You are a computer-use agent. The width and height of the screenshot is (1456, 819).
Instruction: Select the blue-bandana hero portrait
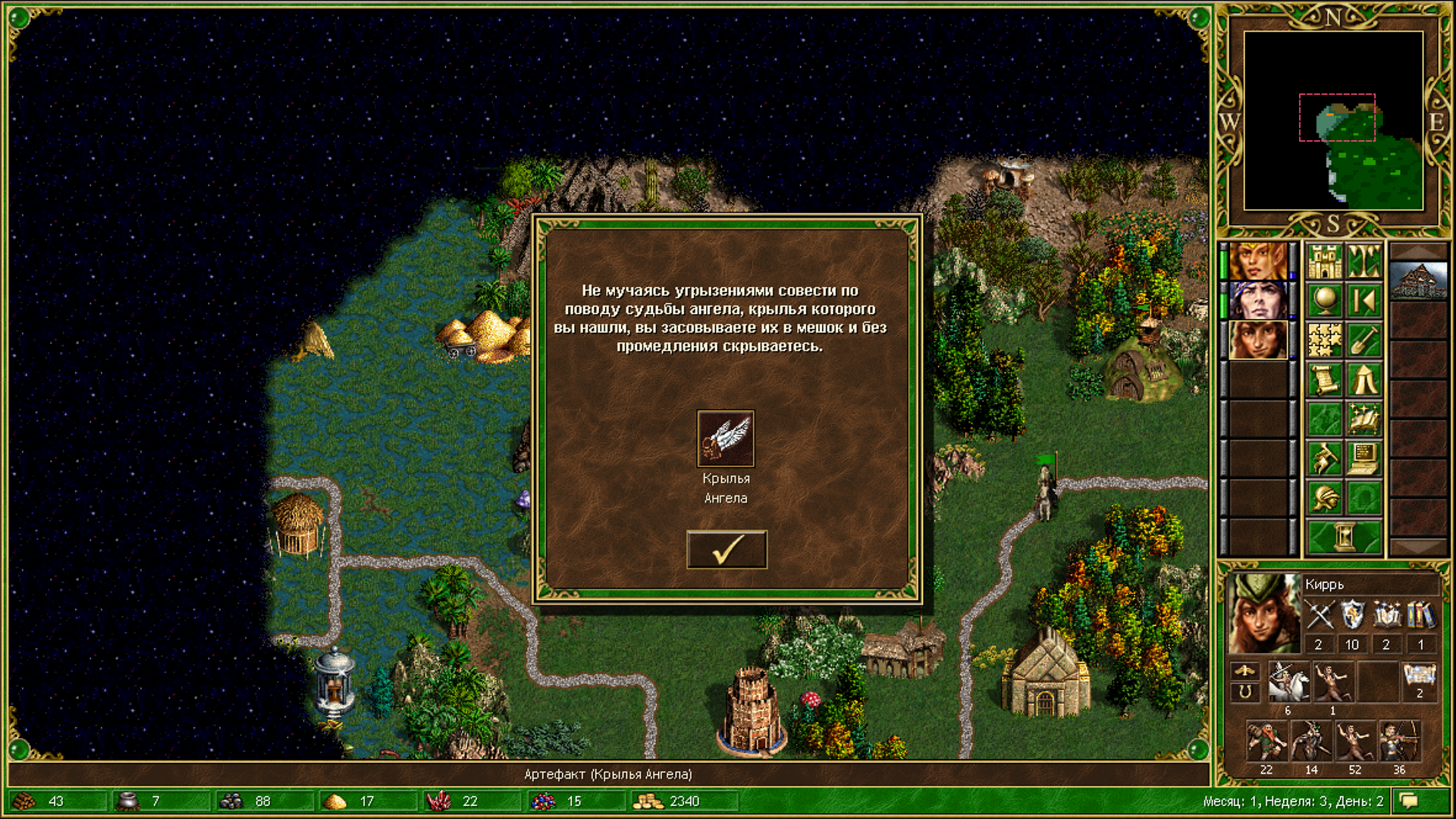1257,300
